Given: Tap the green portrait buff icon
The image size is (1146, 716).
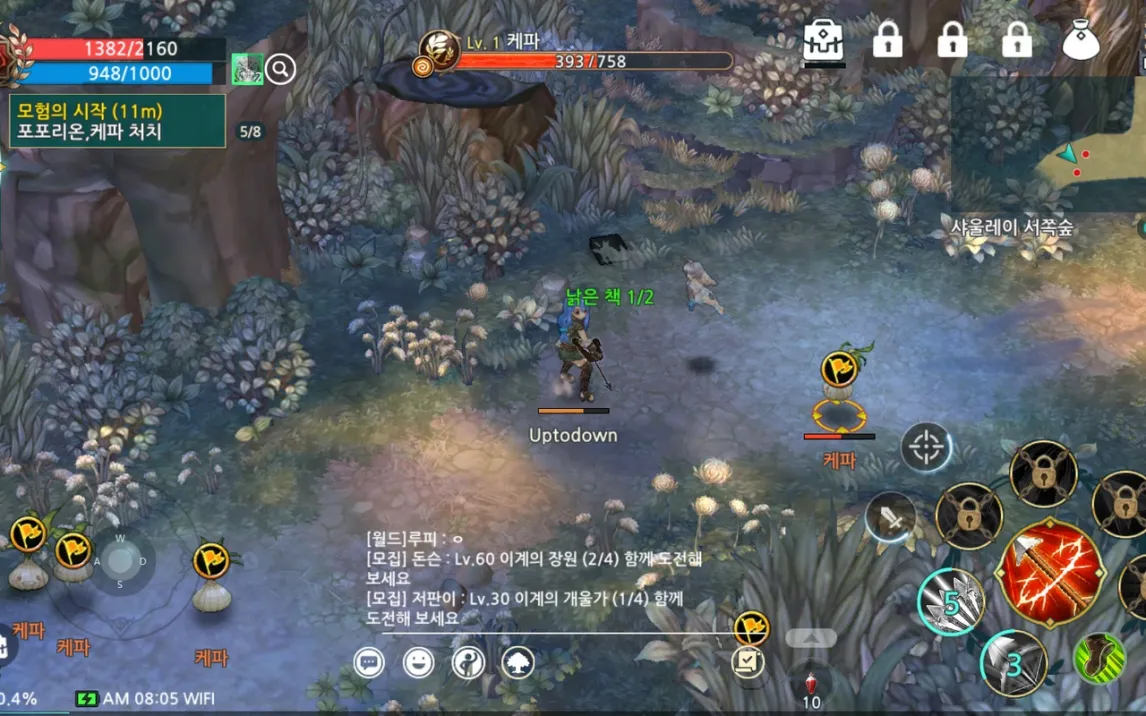Looking at the screenshot, I should [x=247, y=69].
